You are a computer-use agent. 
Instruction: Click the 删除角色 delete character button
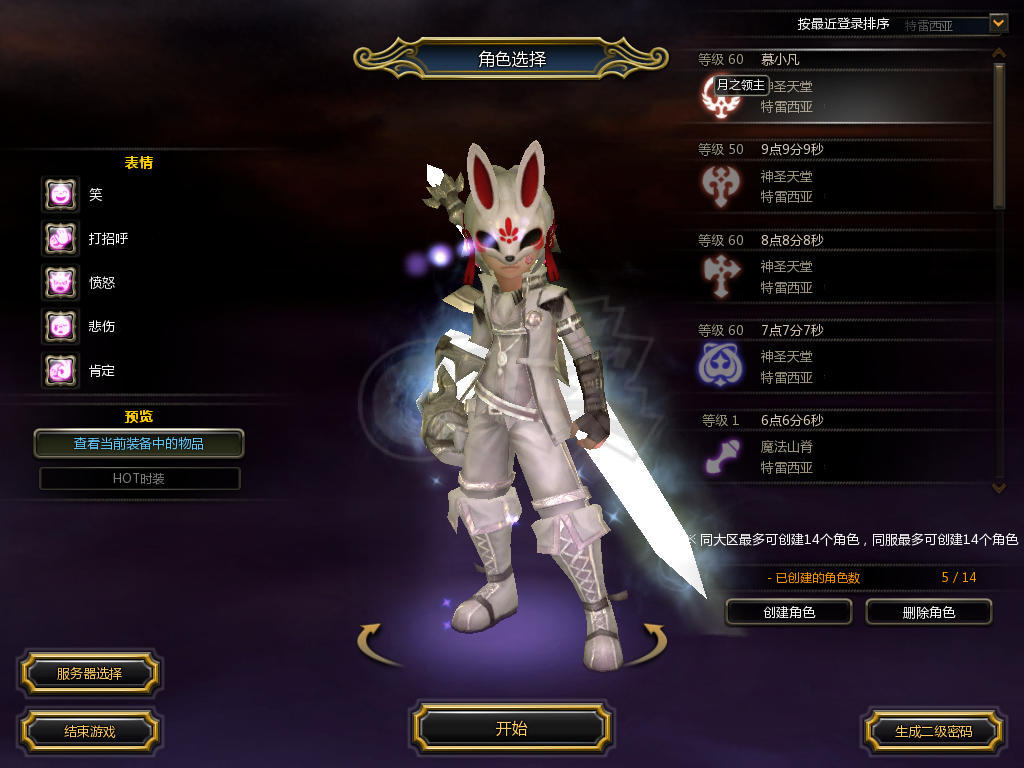coord(928,612)
